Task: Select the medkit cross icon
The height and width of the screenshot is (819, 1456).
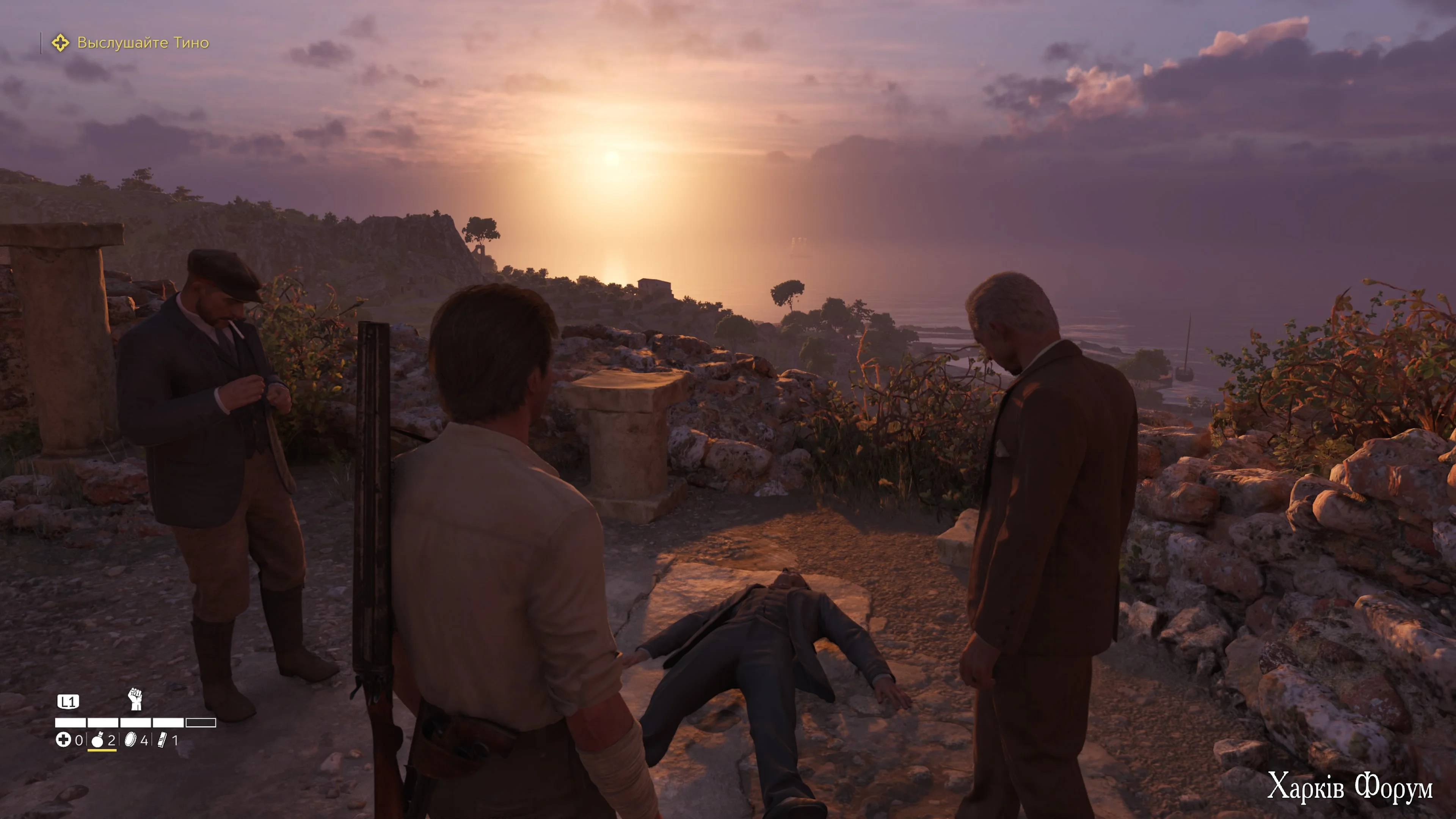Action: tap(63, 740)
